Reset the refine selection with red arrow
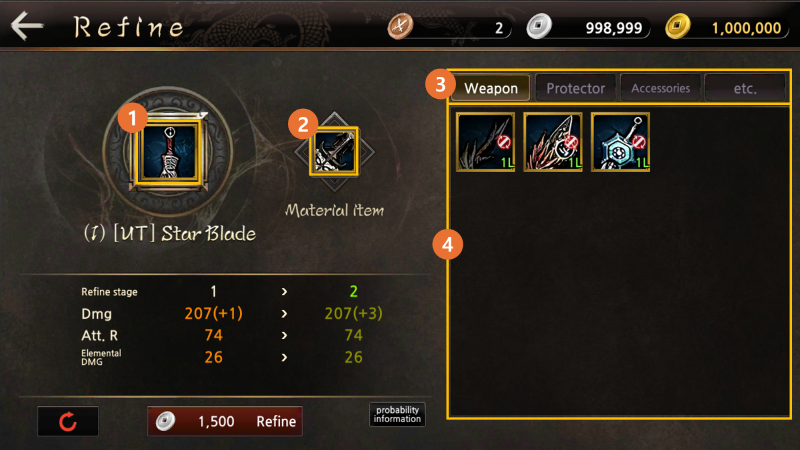Image resolution: width=800 pixels, height=450 pixels. (68, 421)
